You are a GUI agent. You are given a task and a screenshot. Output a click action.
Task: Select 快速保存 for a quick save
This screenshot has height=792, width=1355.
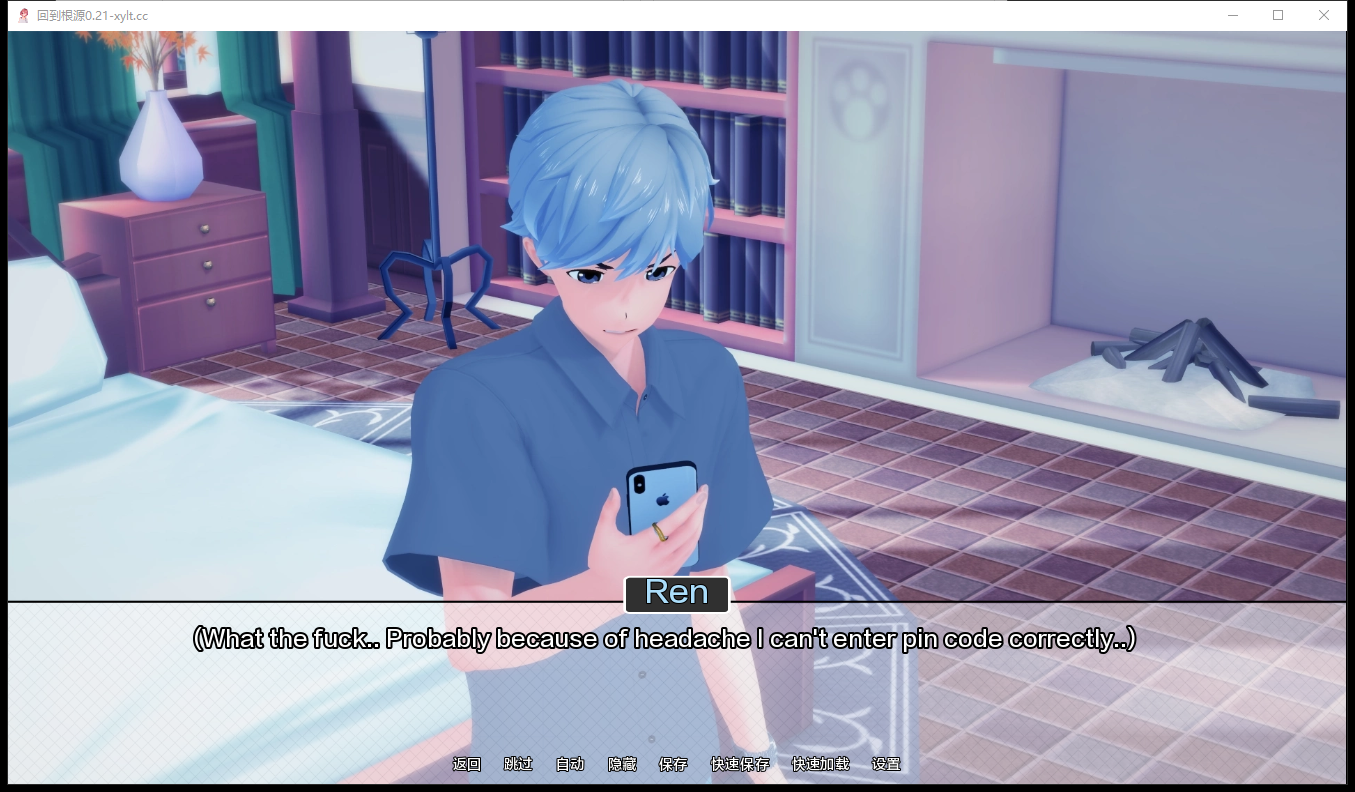coord(739,763)
